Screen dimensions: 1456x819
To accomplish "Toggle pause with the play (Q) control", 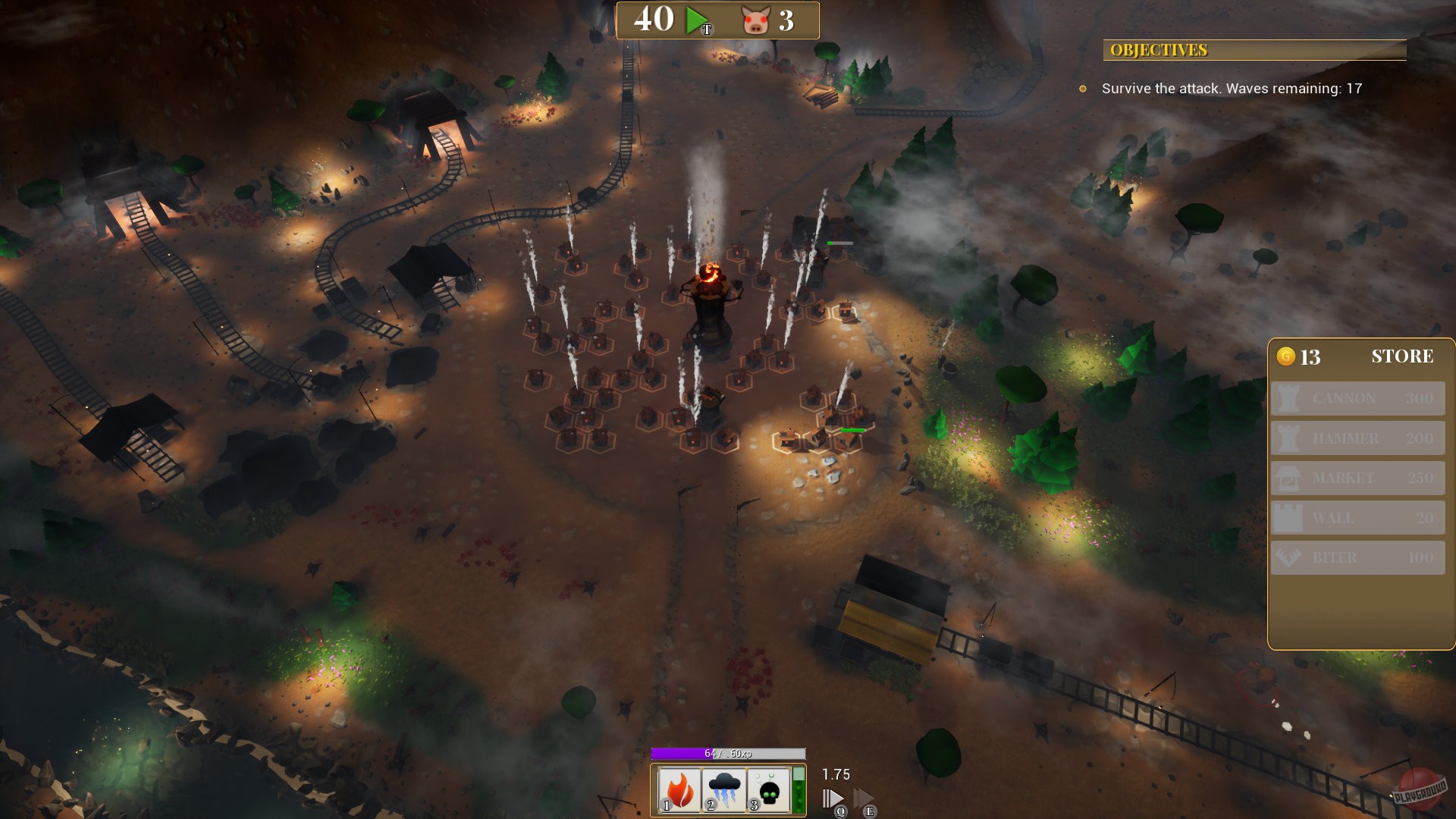I will pos(832,797).
